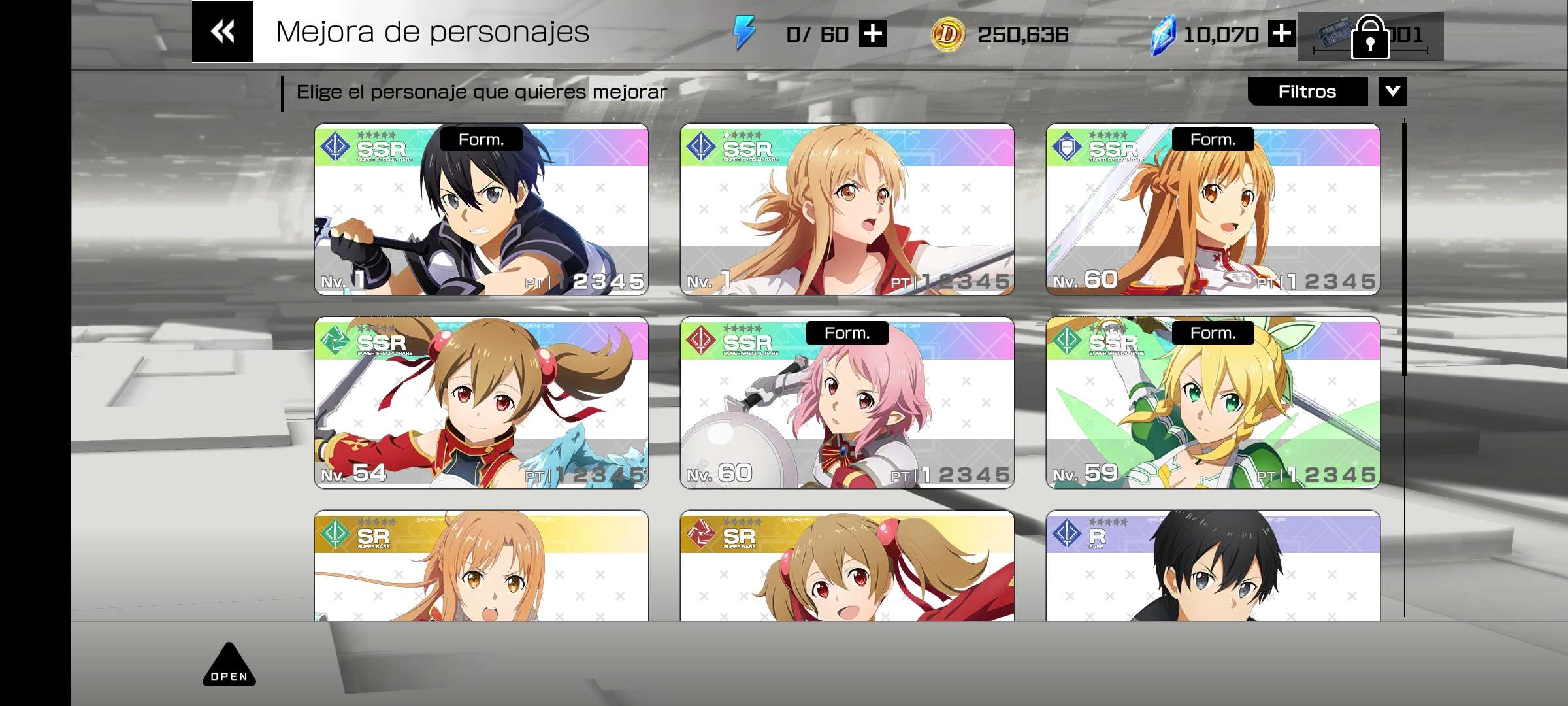1568x706 pixels.
Task: Expand the dropdown arrow next to Filtros
Action: coord(1392,92)
